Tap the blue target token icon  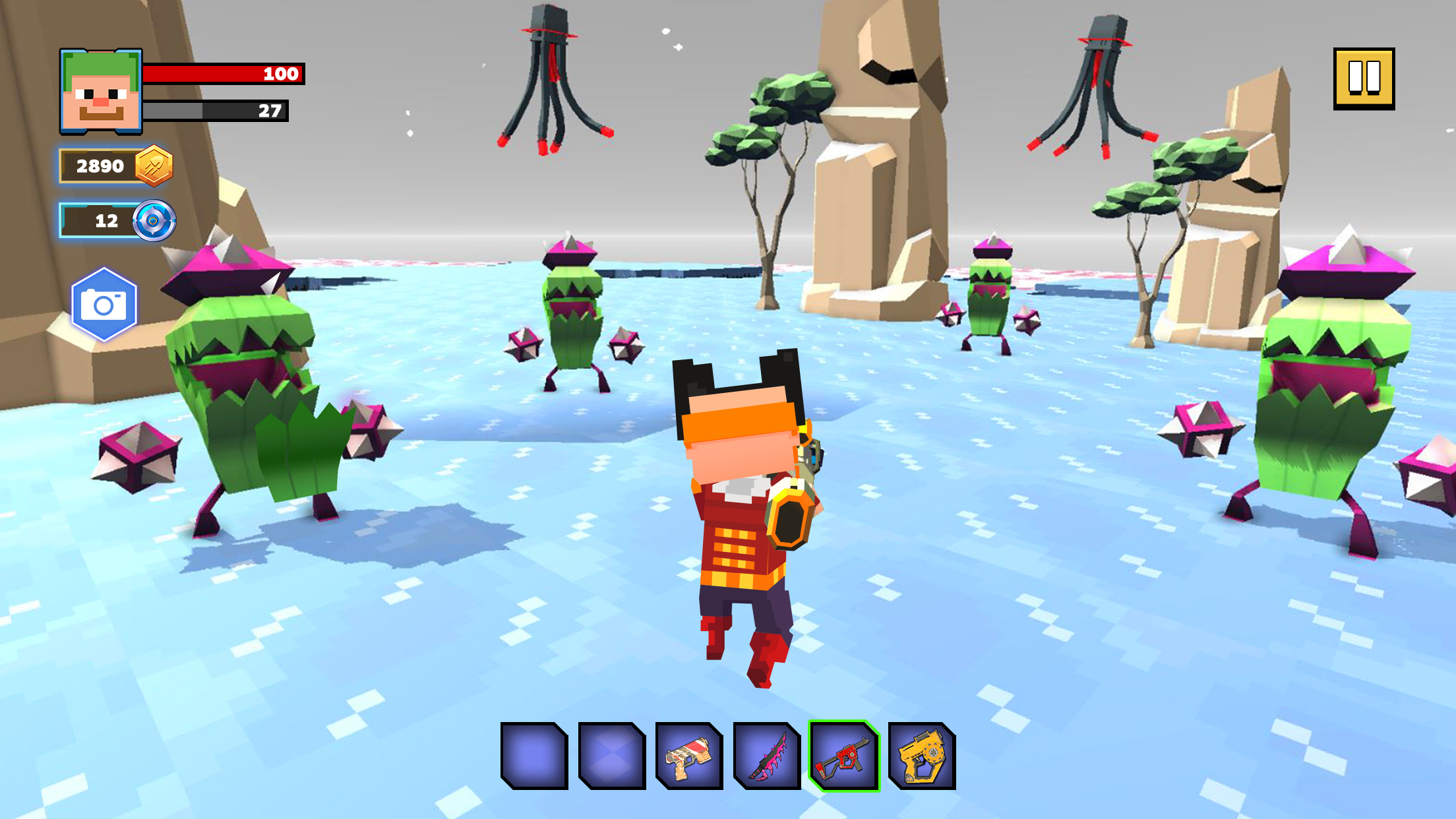[154, 220]
